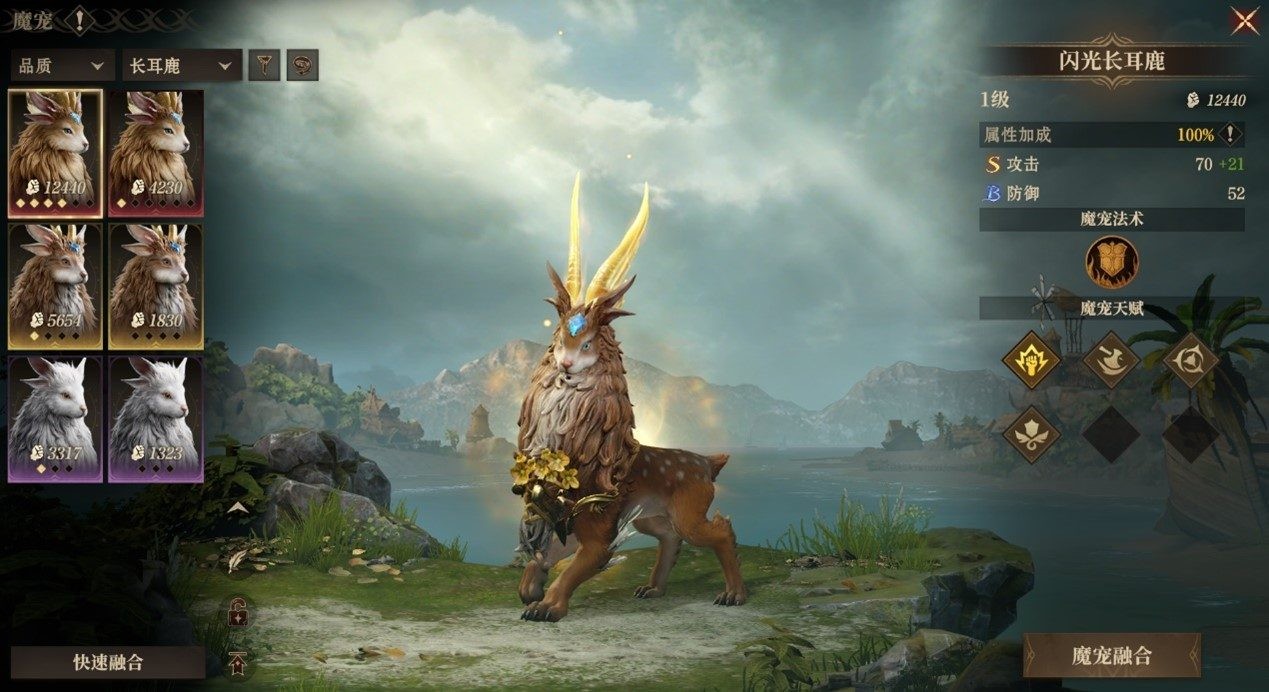
Task: Pick the white pet card with power 1323
Action: click(155, 419)
